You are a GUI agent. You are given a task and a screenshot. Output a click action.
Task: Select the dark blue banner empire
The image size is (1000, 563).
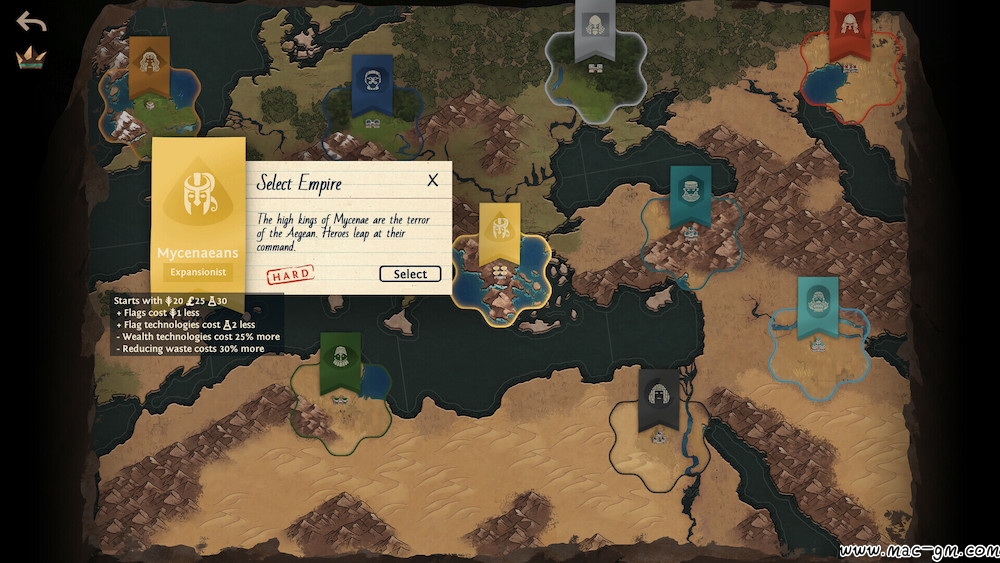click(371, 82)
